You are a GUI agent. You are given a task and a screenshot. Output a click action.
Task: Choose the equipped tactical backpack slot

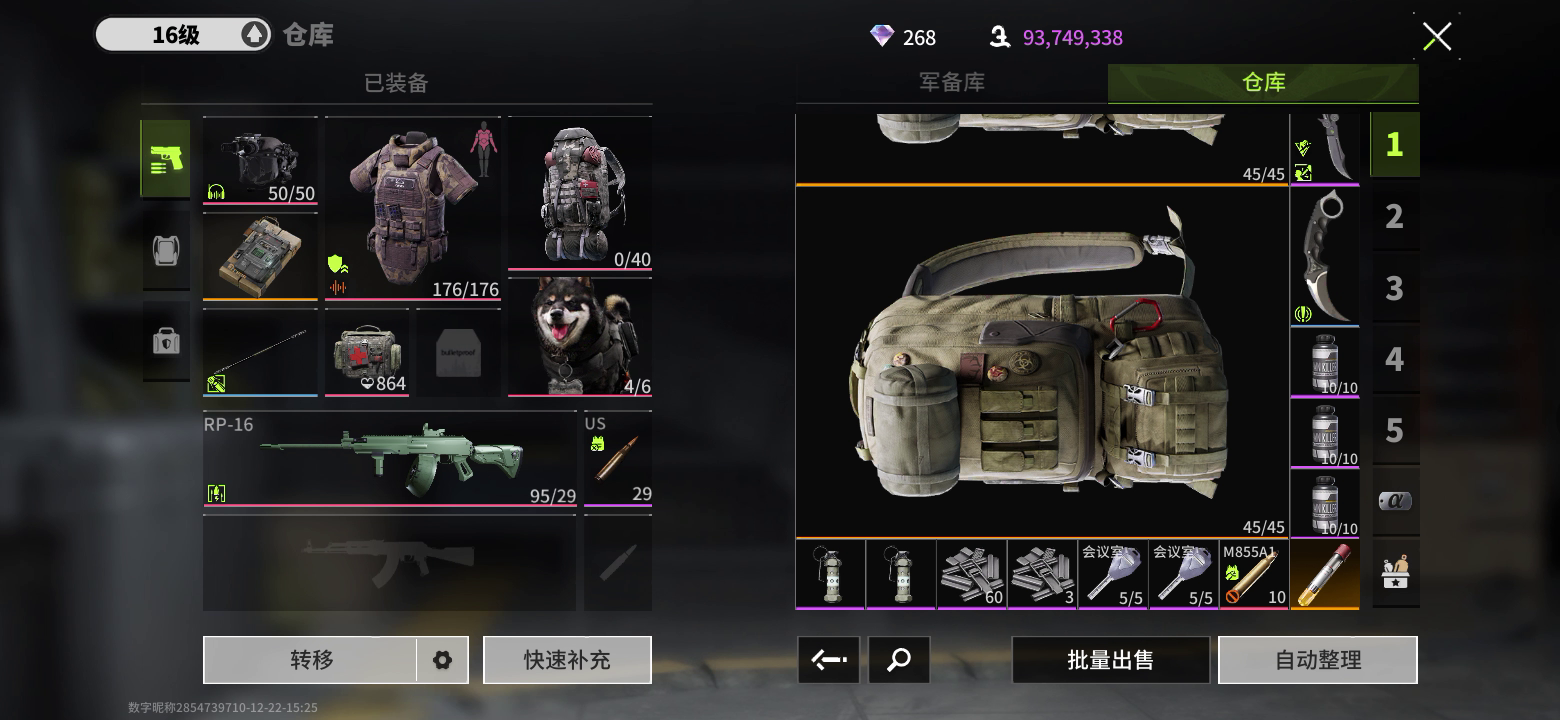click(580, 194)
